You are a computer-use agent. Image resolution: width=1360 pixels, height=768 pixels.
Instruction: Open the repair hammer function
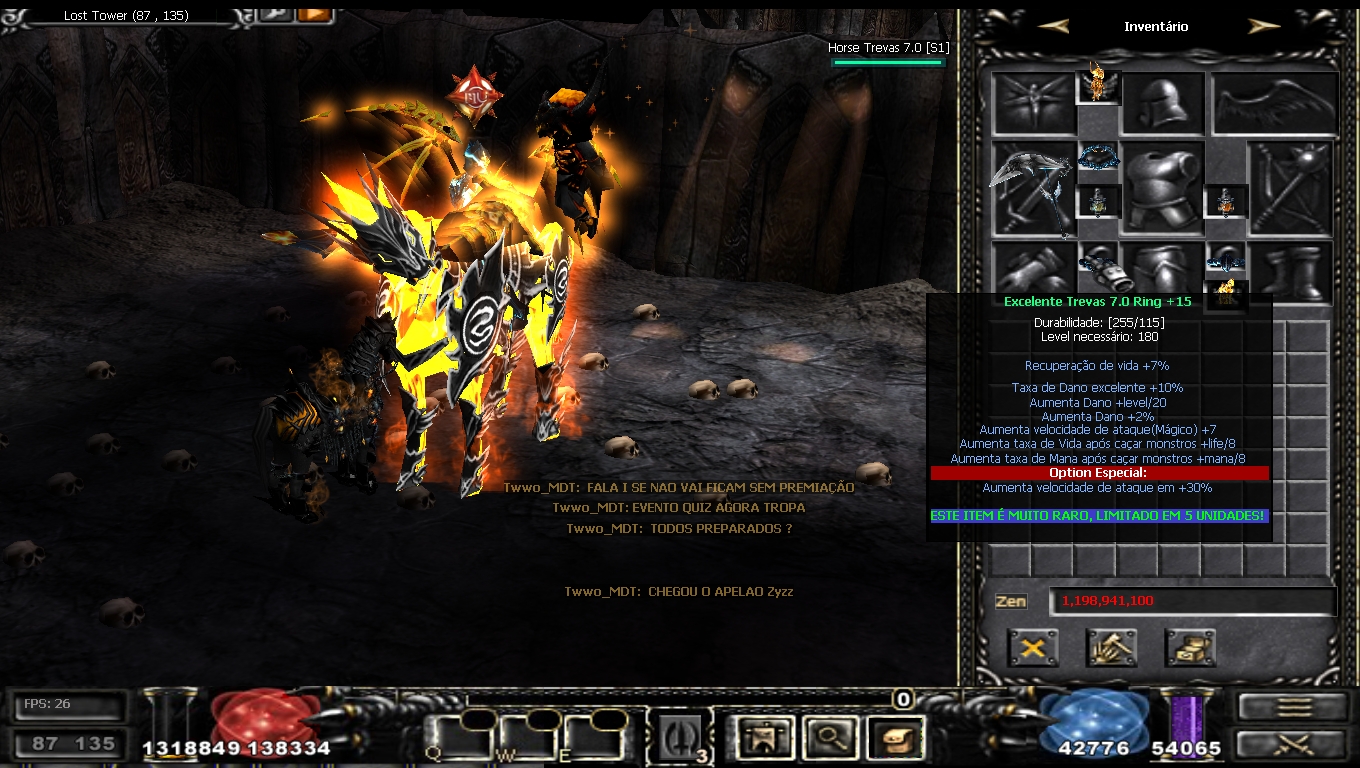(1111, 648)
